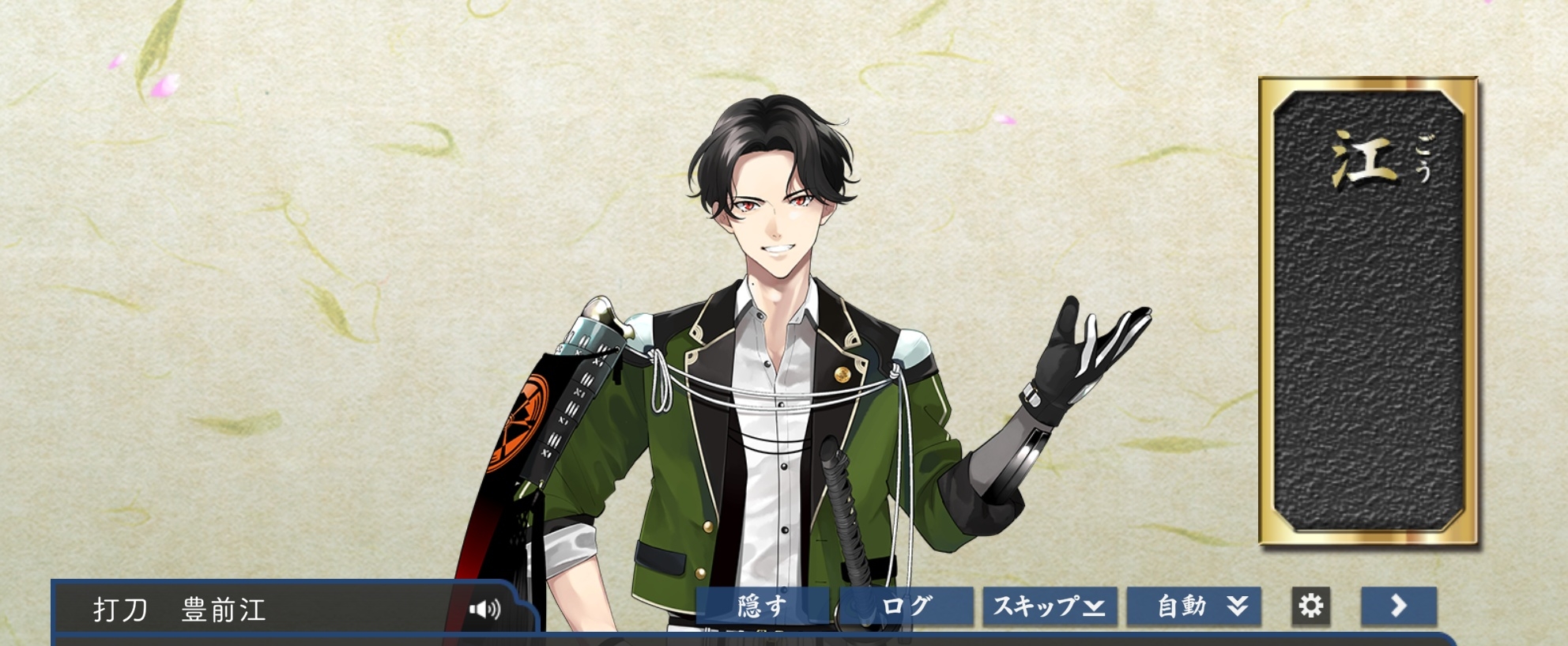Open settings via the gear icon

pos(1310,606)
